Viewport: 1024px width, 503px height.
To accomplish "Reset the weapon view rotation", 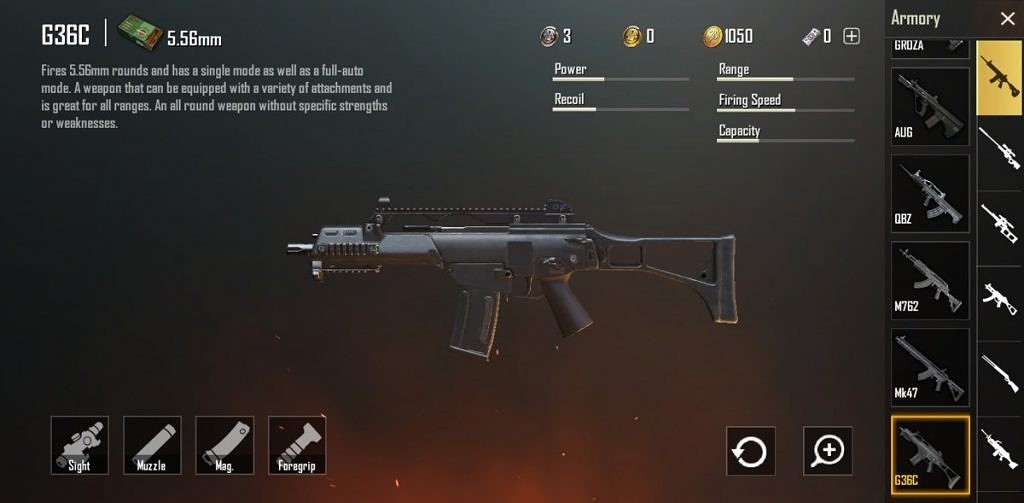I will click(x=750, y=451).
